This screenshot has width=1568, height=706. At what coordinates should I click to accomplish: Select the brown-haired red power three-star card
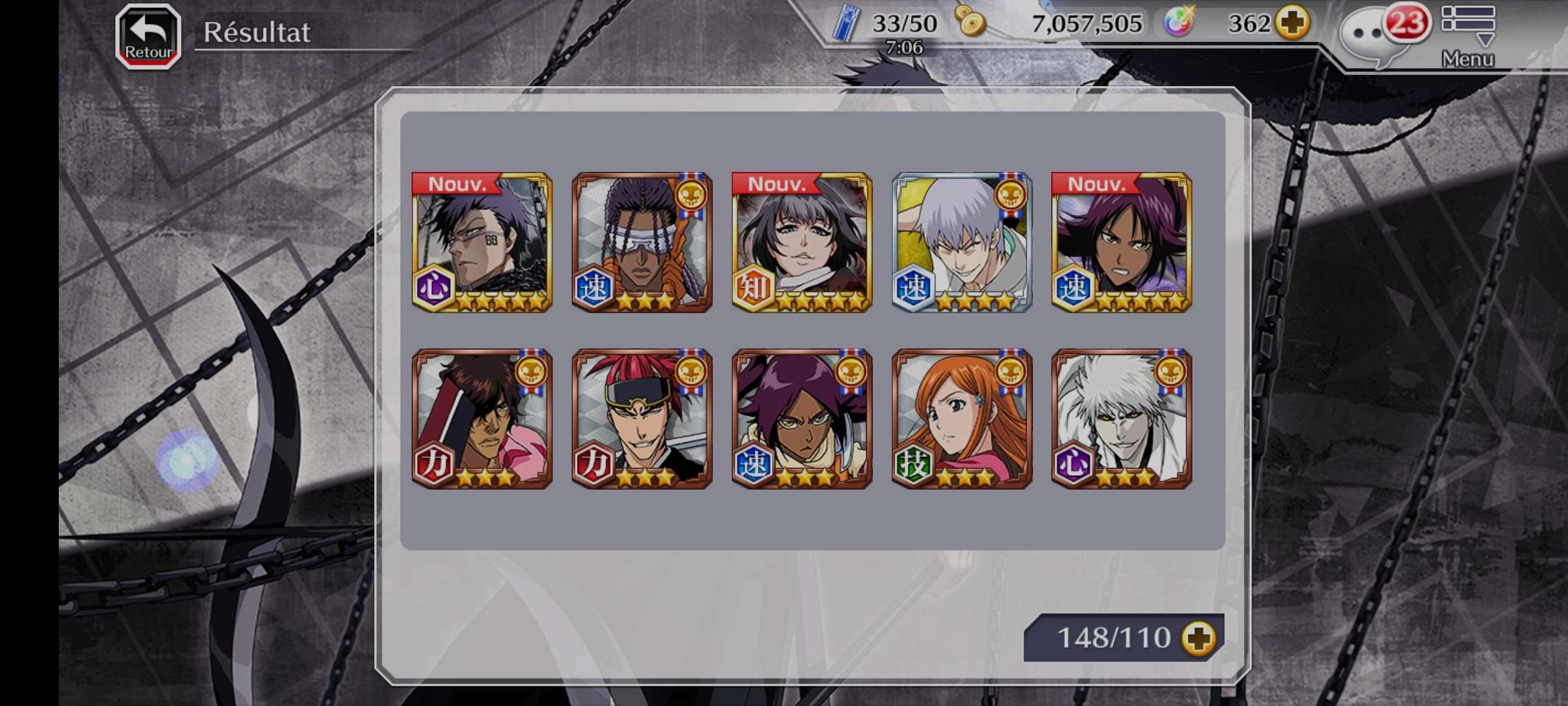(482, 419)
